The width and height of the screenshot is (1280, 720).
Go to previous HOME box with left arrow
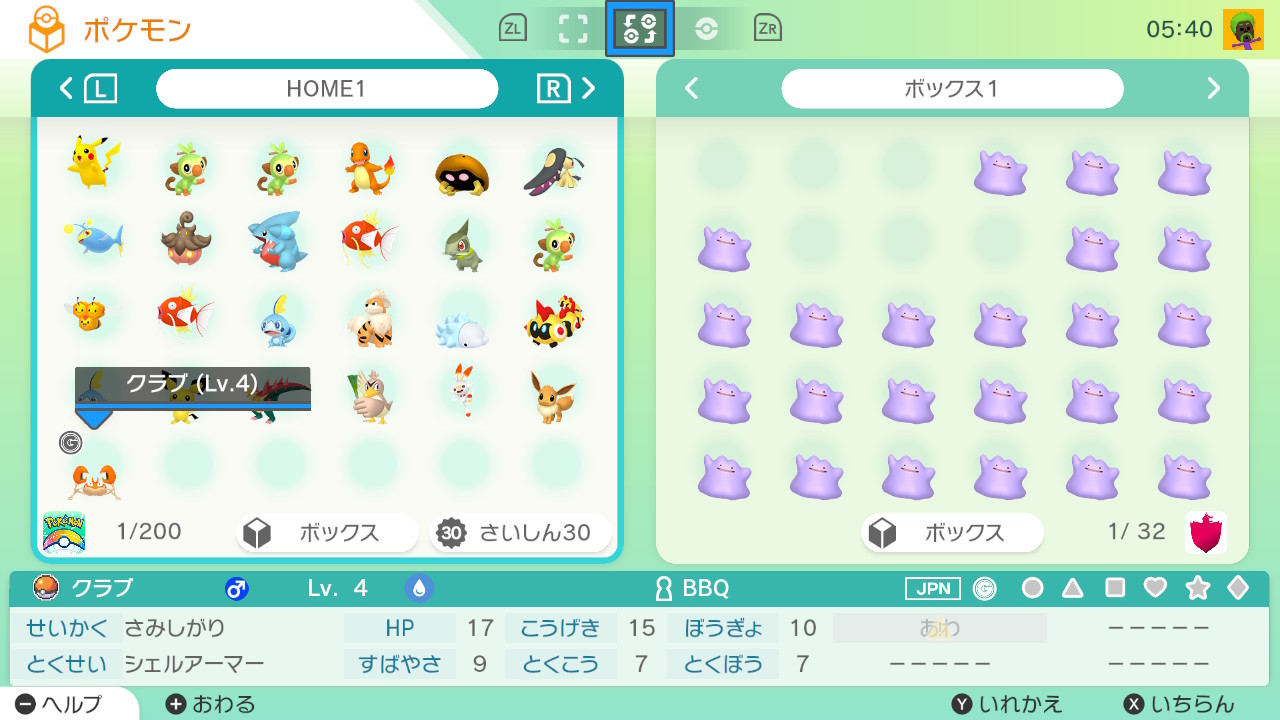tap(67, 89)
